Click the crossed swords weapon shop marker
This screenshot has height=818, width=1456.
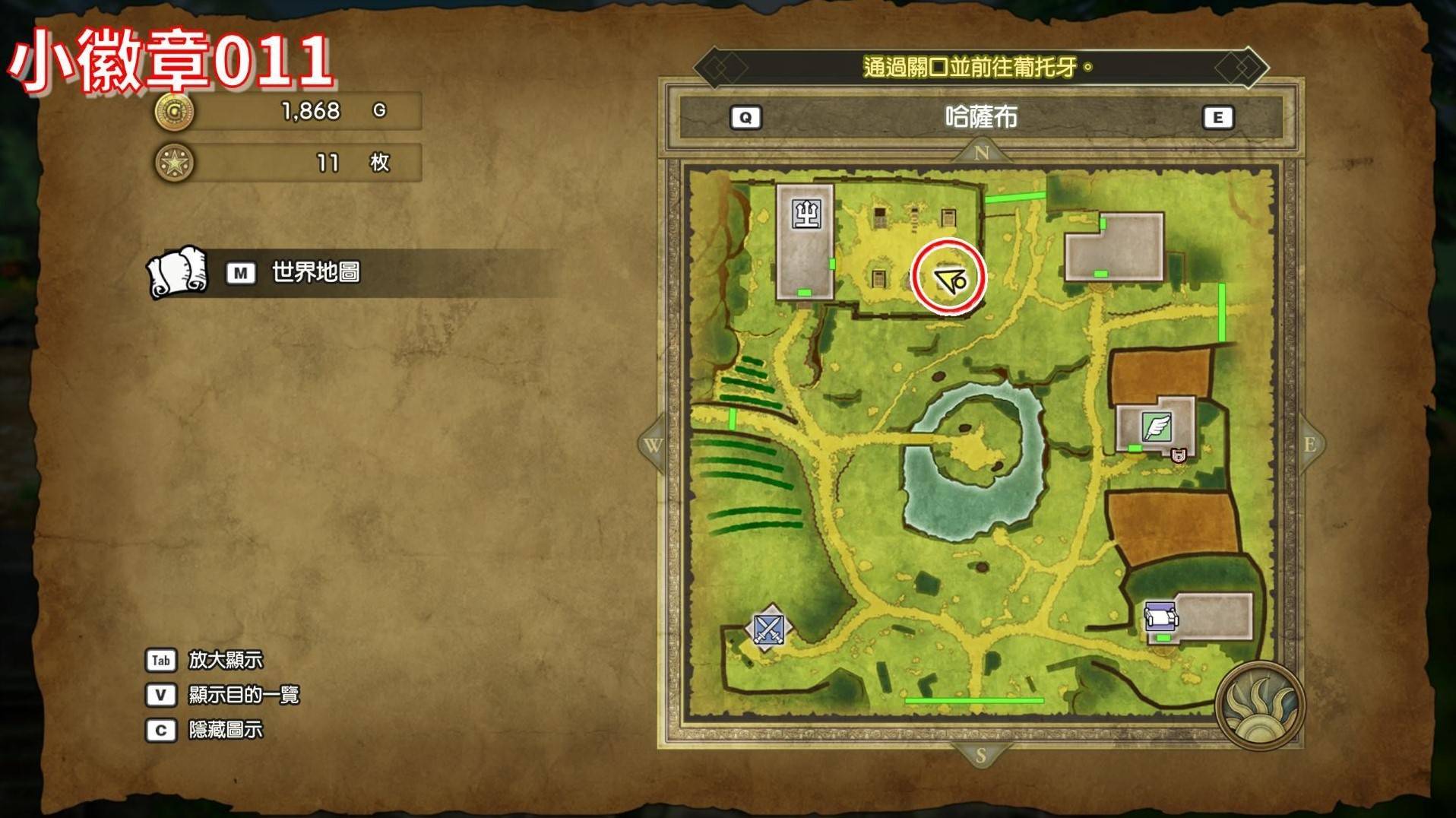click(769, 629)
